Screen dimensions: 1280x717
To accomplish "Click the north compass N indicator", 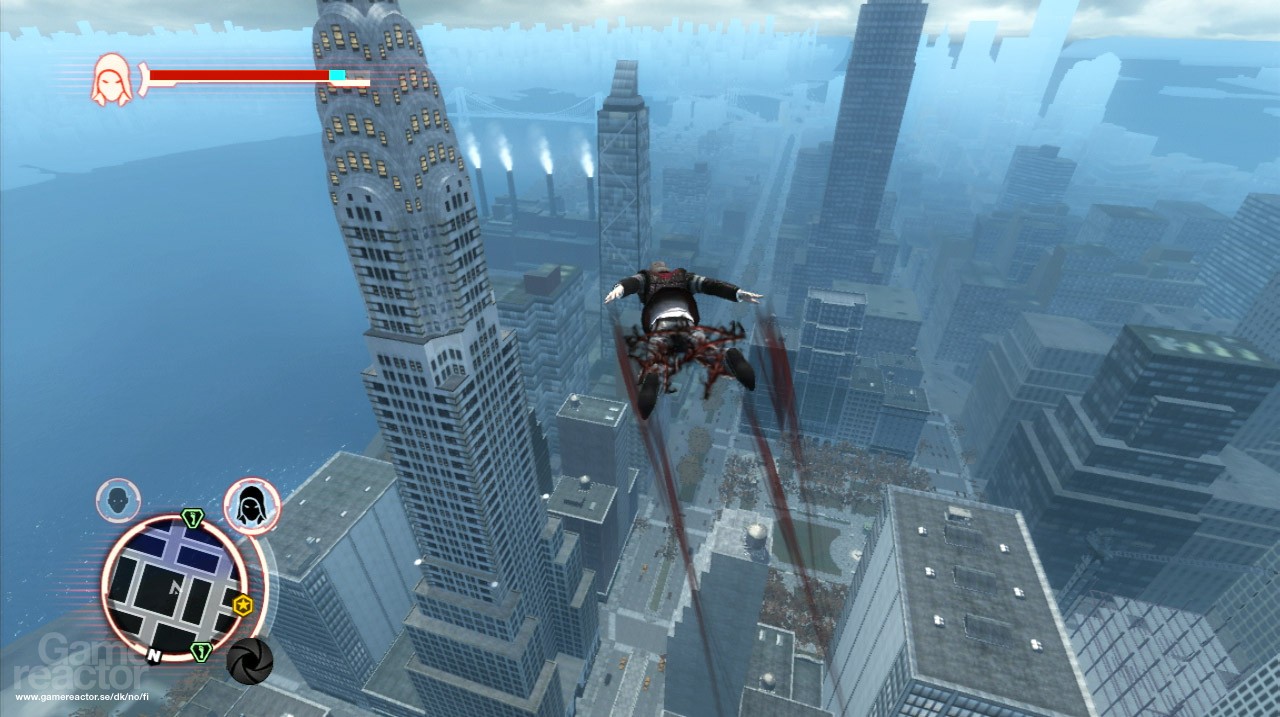I will coord(154,657).
